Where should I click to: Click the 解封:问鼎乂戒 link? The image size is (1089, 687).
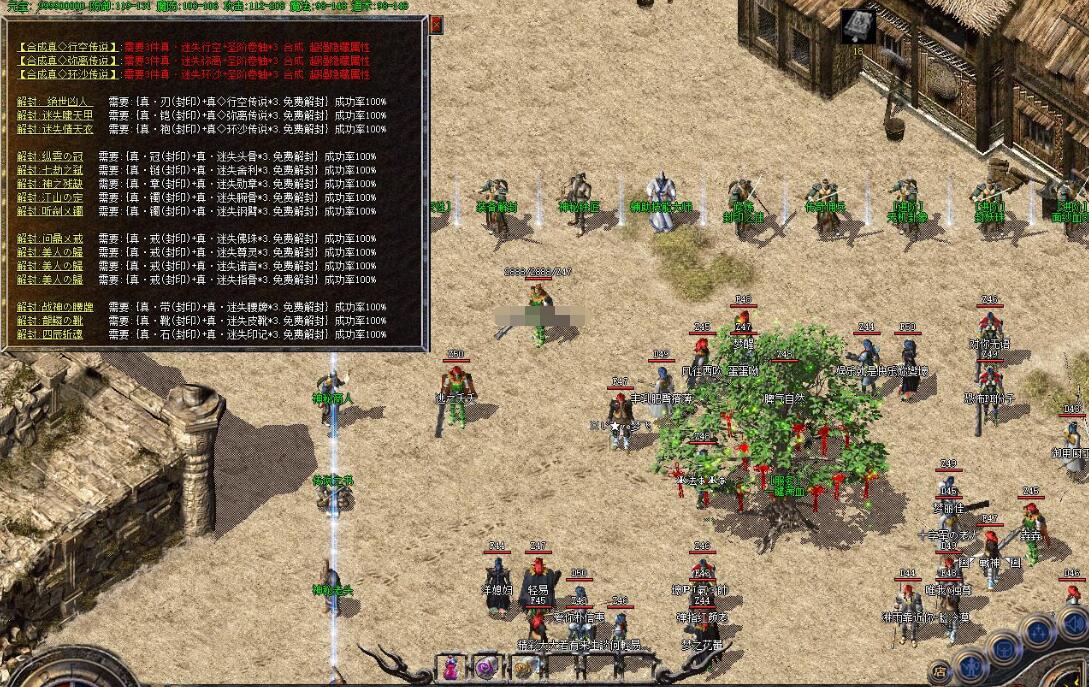(x=50, y=238)
